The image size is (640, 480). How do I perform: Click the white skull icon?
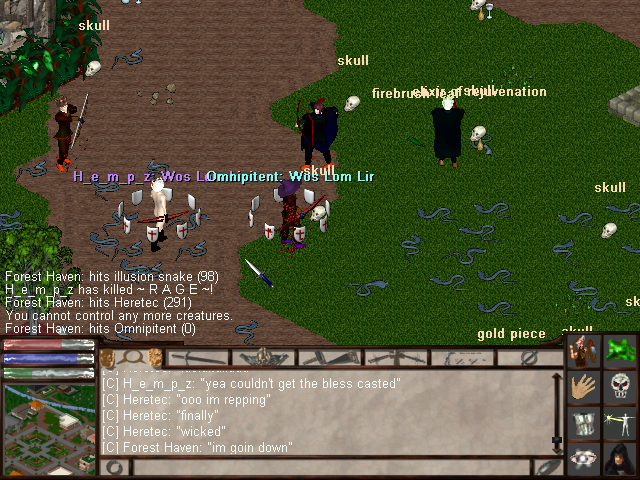tap(620, 387)
